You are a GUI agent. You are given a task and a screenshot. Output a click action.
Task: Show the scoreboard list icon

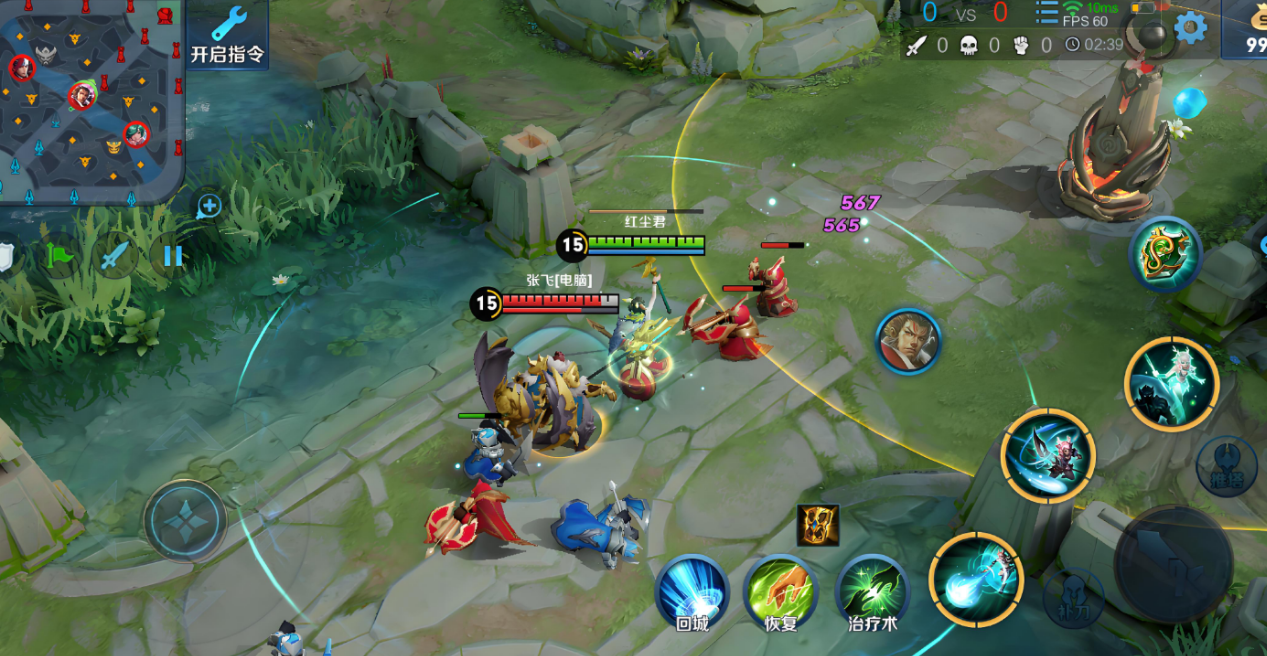pos(1046,13)
